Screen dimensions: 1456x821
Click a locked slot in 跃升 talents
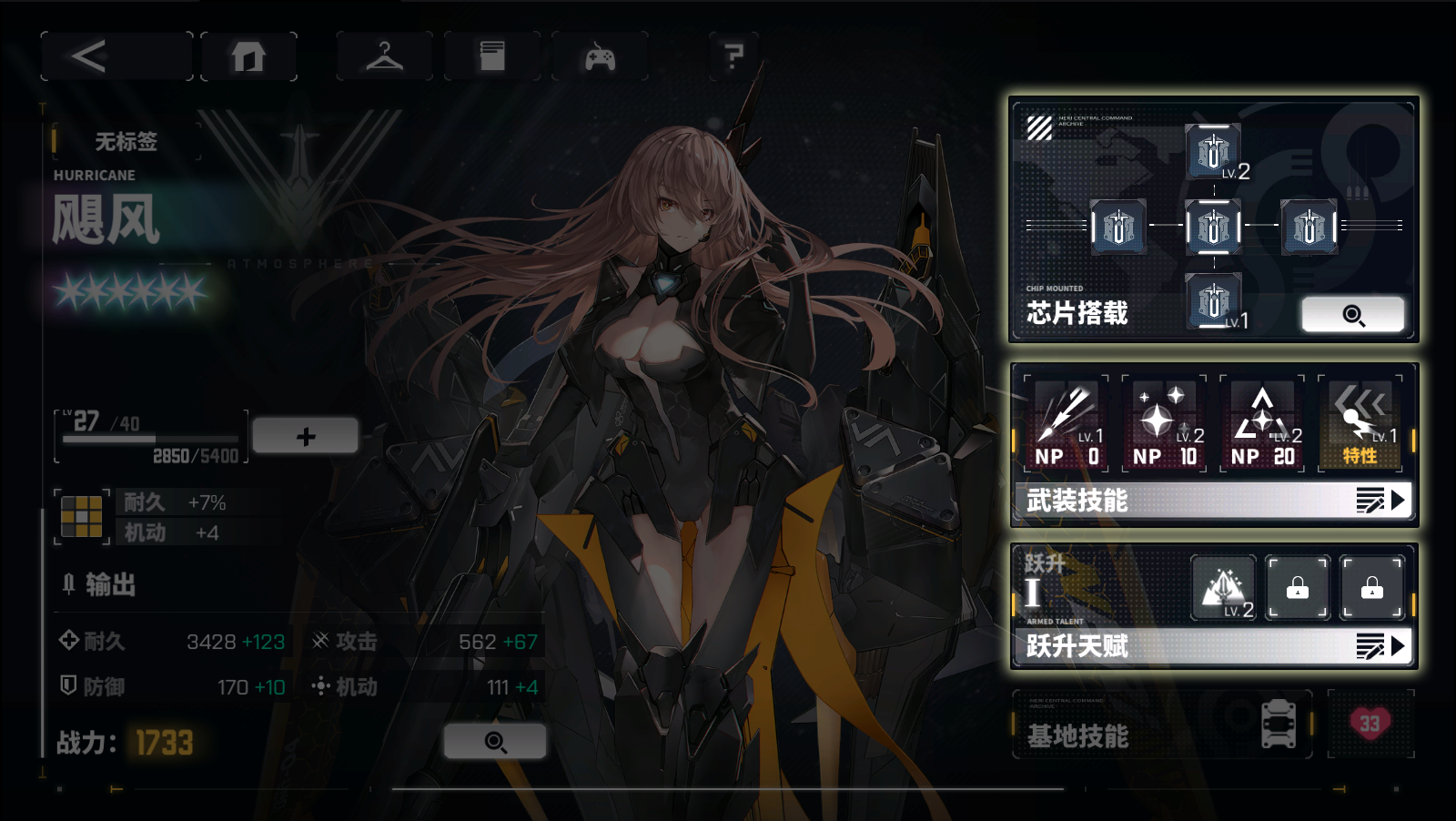1298,587
